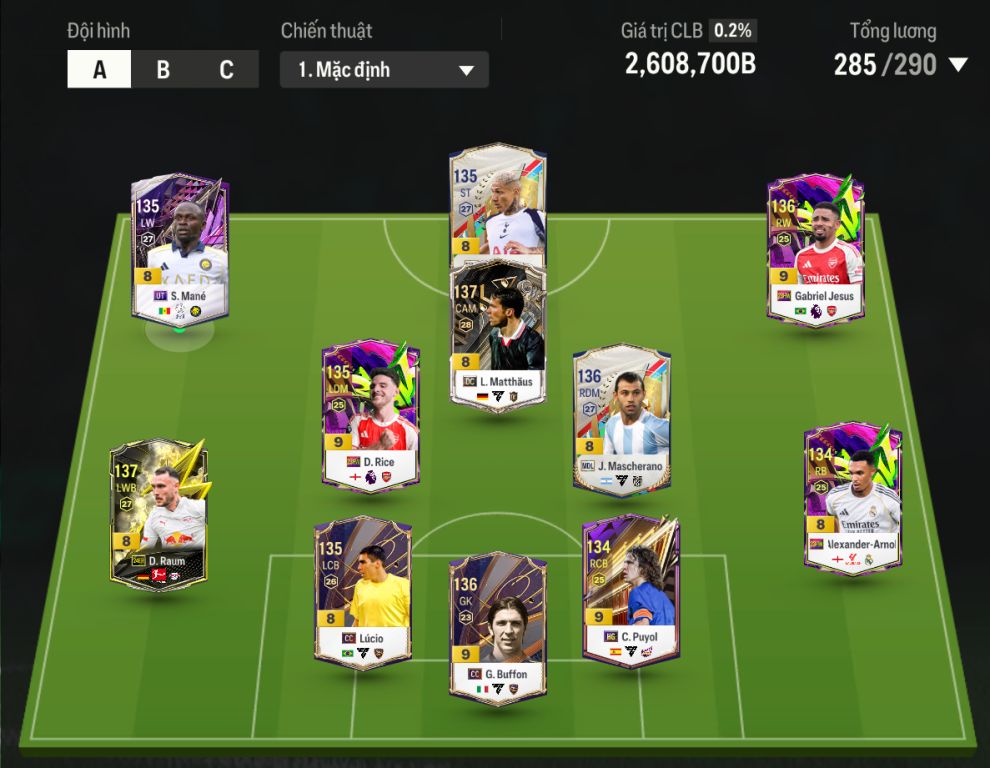Switch to squad tab C

[x=227, y=70]
